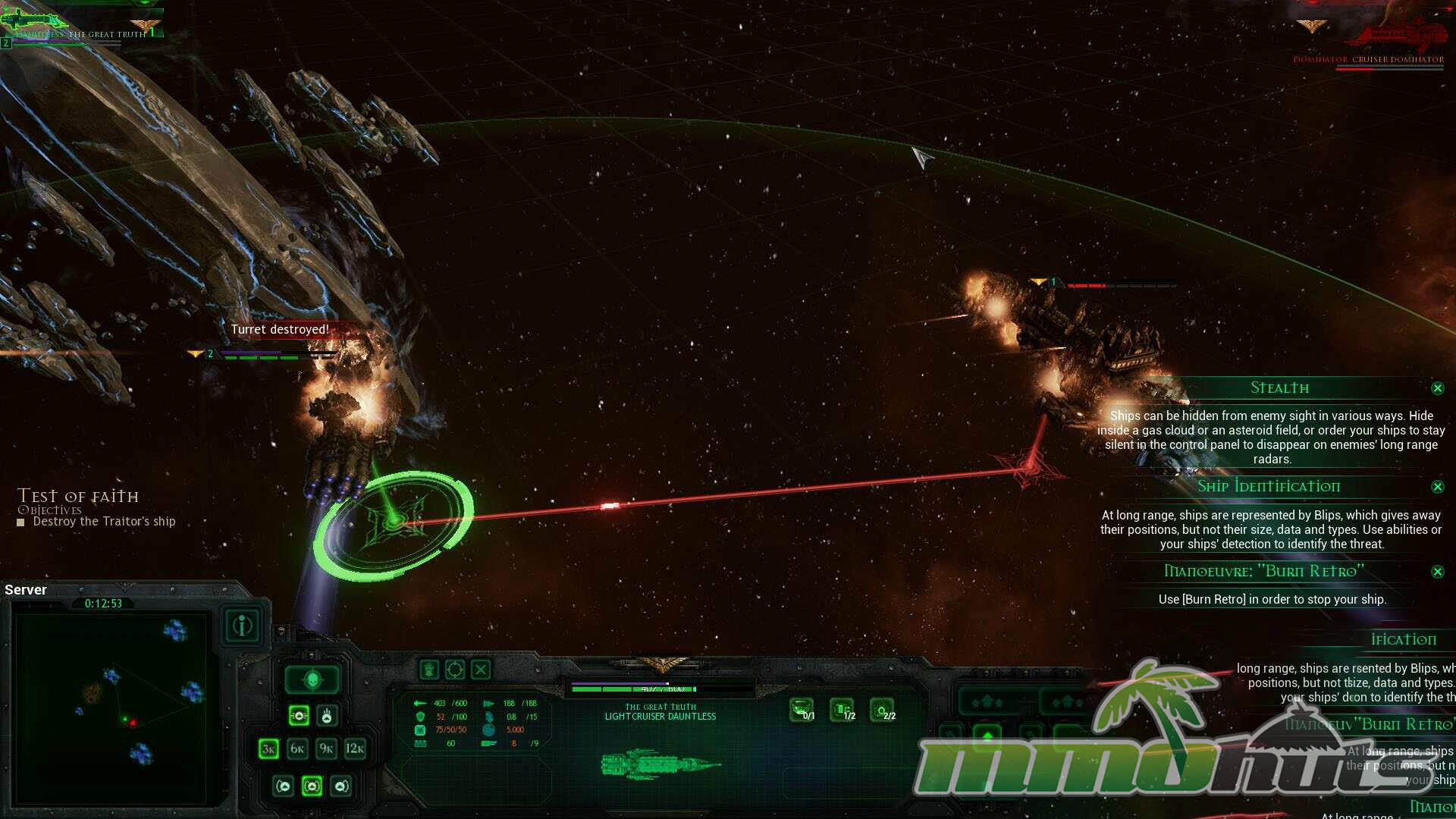
Task: Dismiss the Ship Identification tip
Action: (1437, 487)
